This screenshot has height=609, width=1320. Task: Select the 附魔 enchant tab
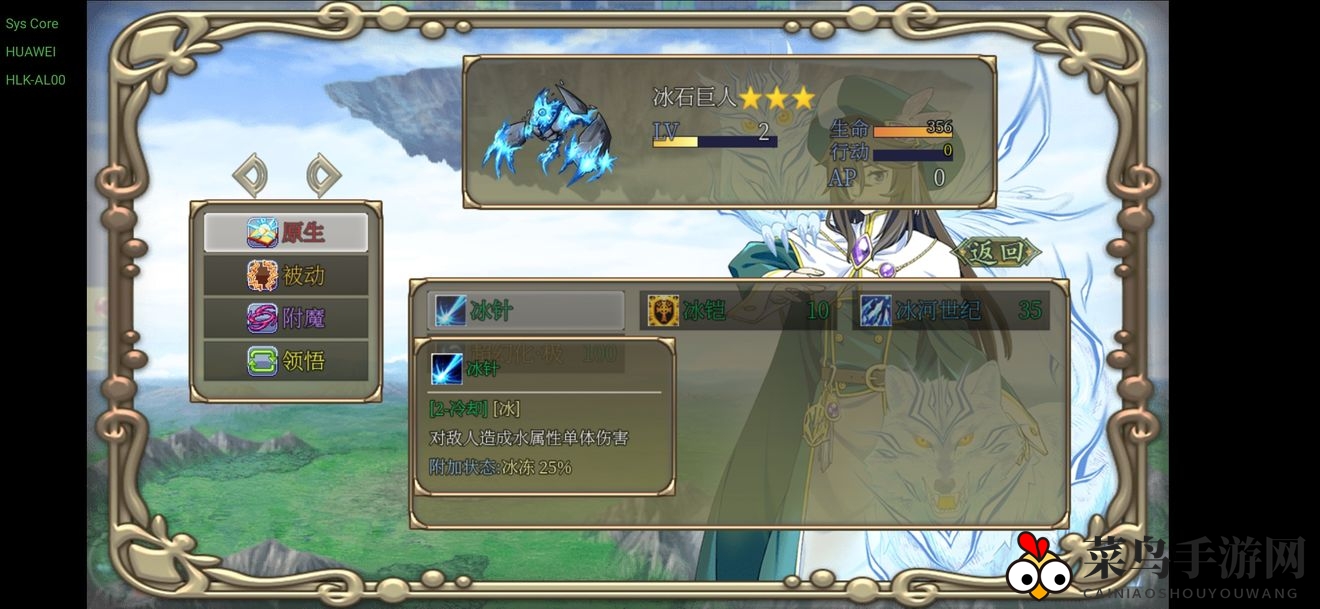coord(286,318)
